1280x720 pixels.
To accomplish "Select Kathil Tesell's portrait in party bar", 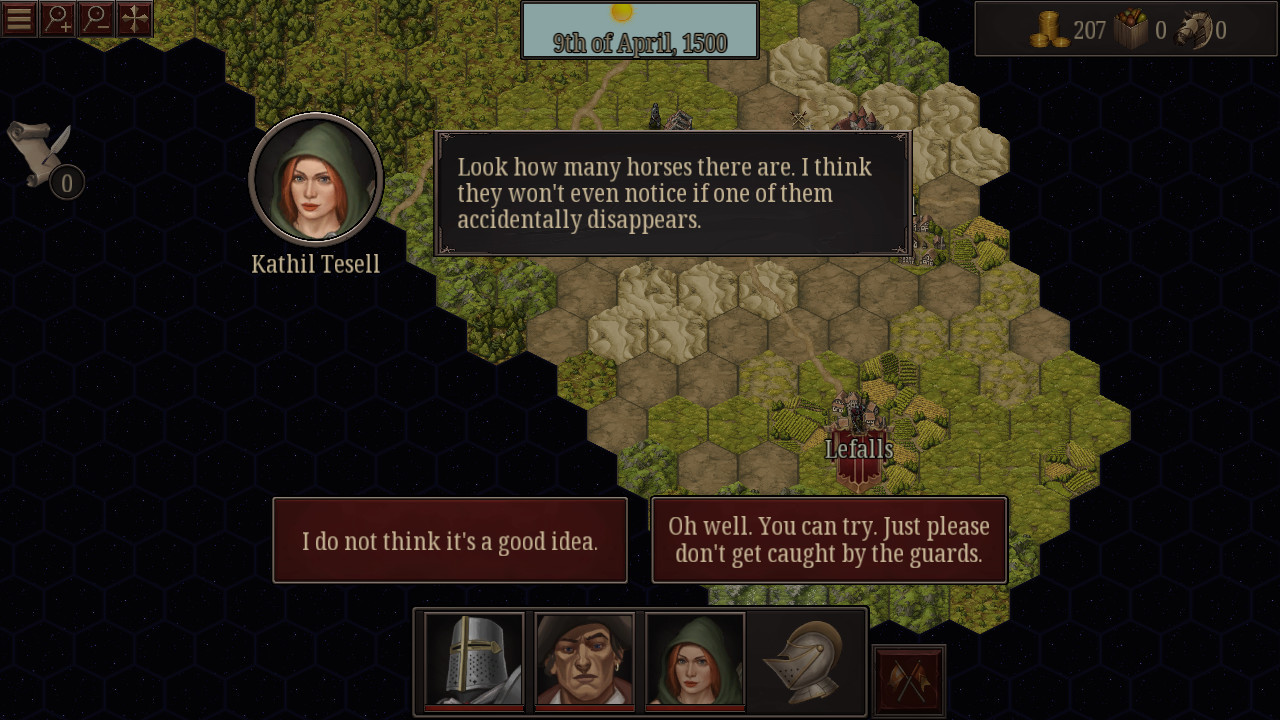I will (x=695, y=660).
